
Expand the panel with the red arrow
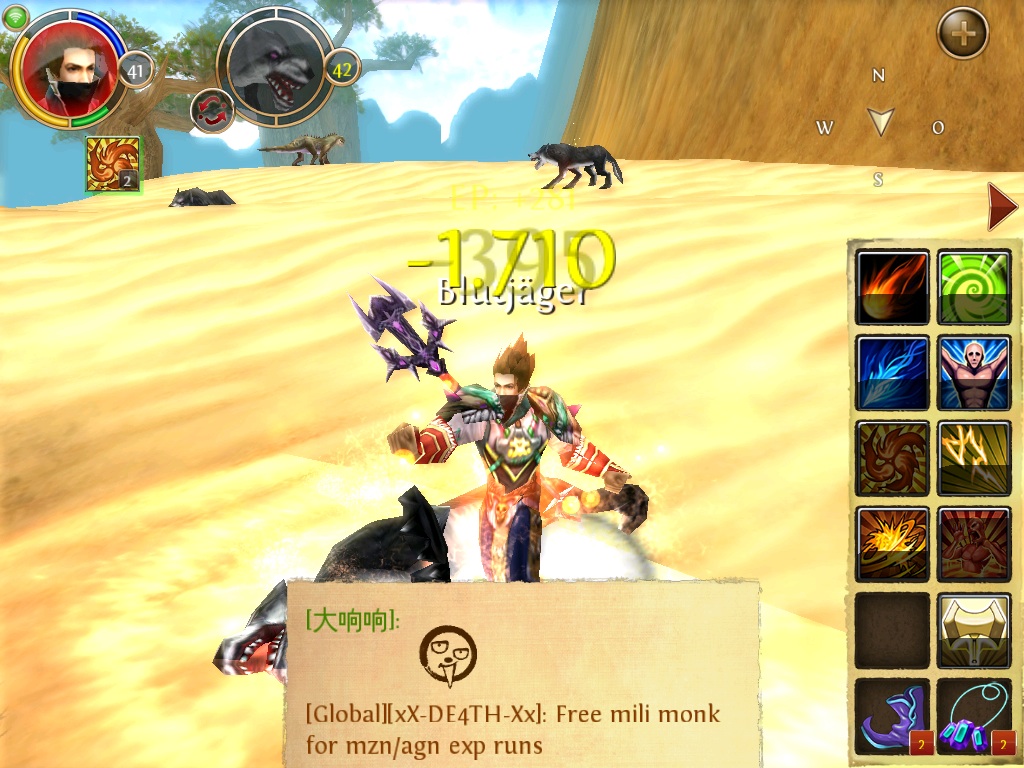click(x=1001, y=208)
